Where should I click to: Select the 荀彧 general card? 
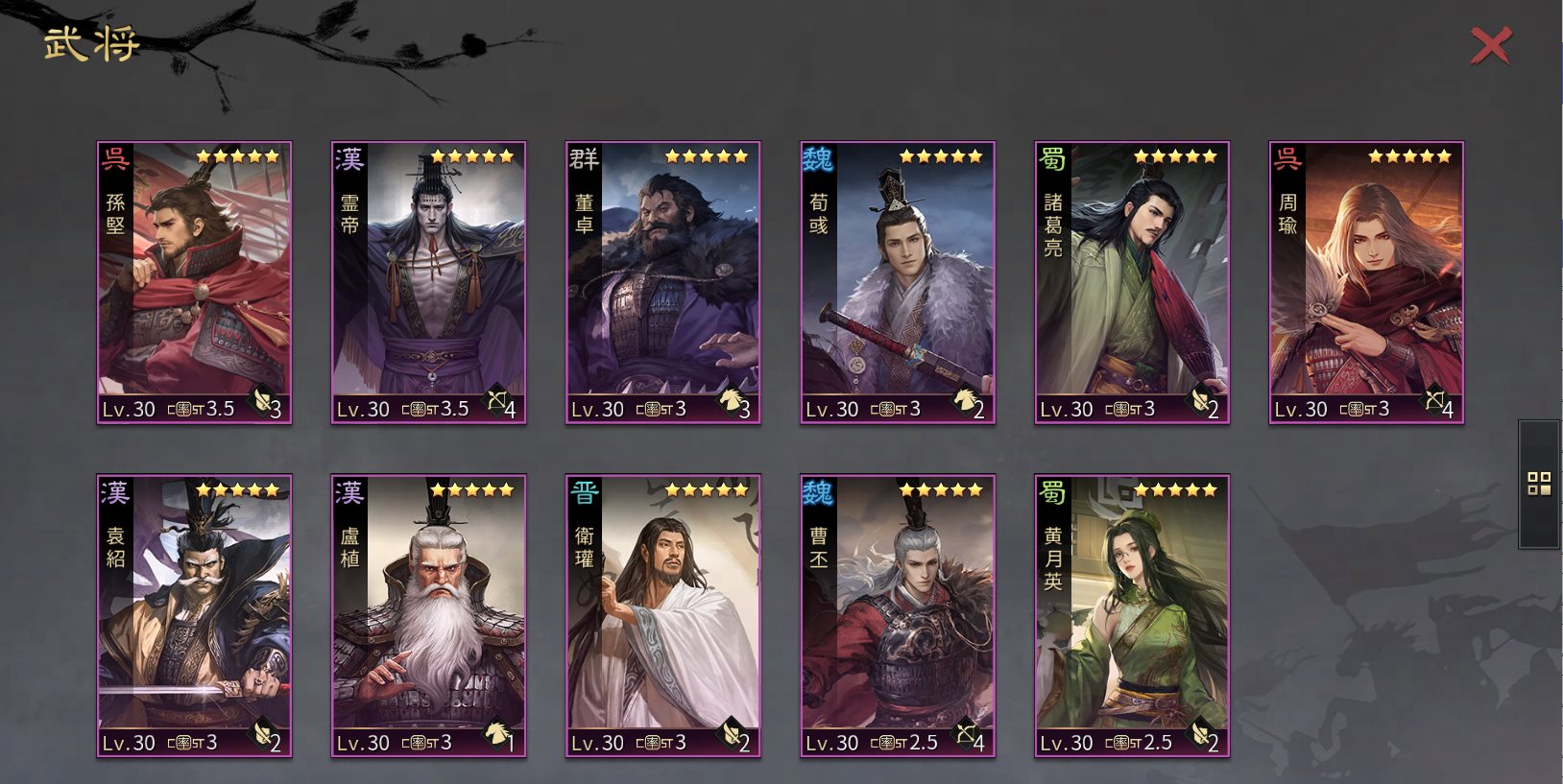coord(898,282)
